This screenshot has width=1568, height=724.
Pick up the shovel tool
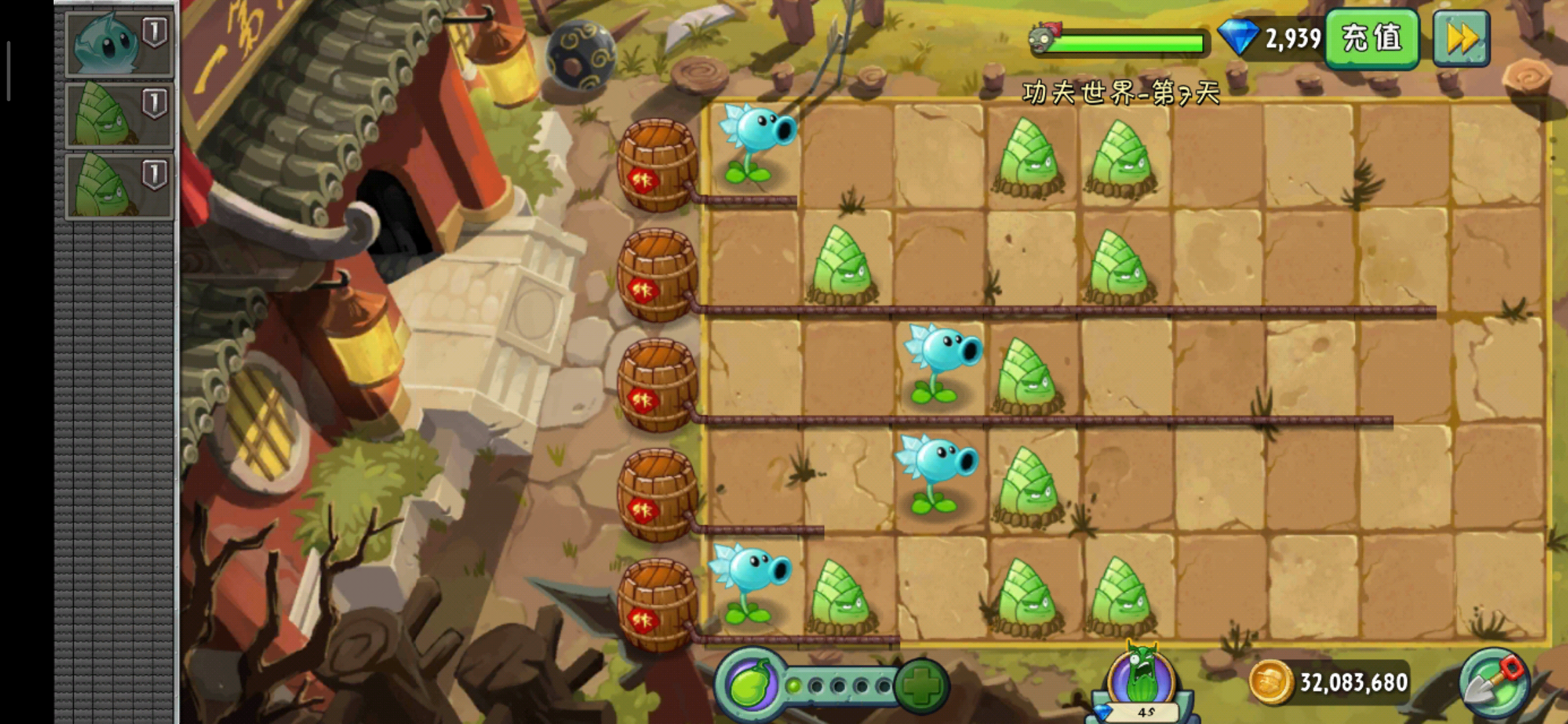pyautogui.click(x=1494, y=684)
